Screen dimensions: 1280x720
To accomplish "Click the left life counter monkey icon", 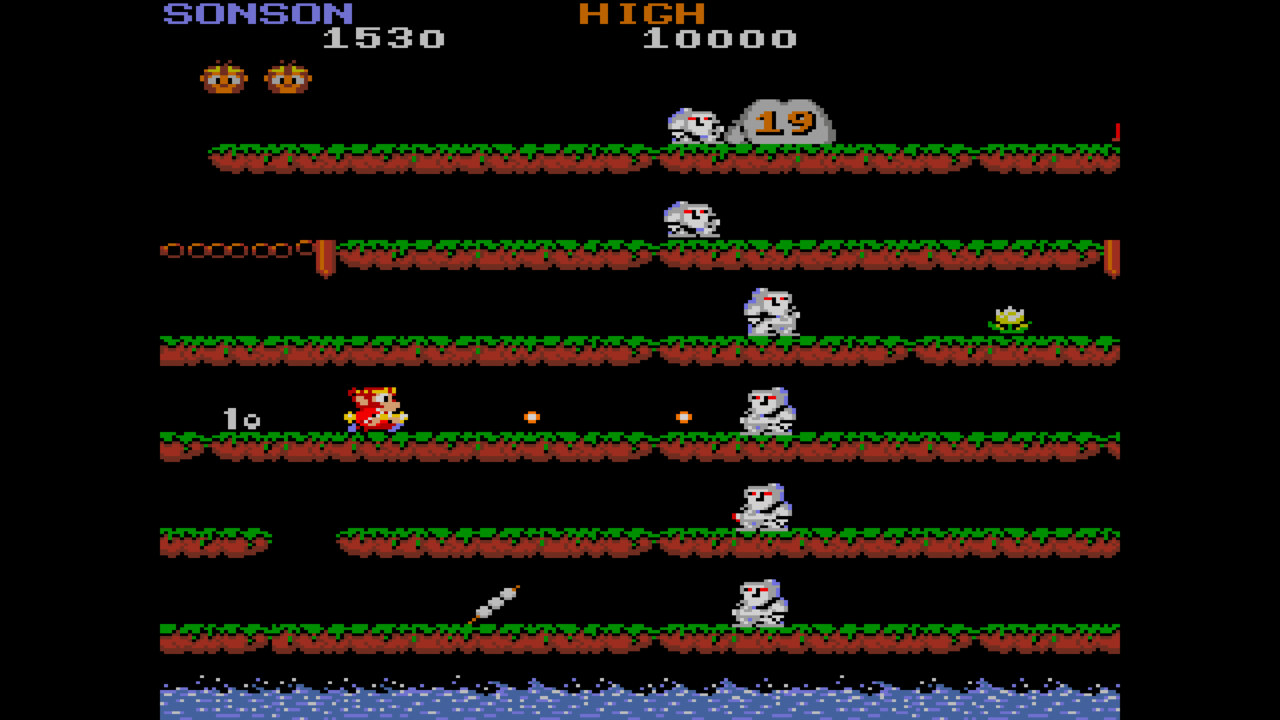I will pyautogui.click(x=225, y=76).
